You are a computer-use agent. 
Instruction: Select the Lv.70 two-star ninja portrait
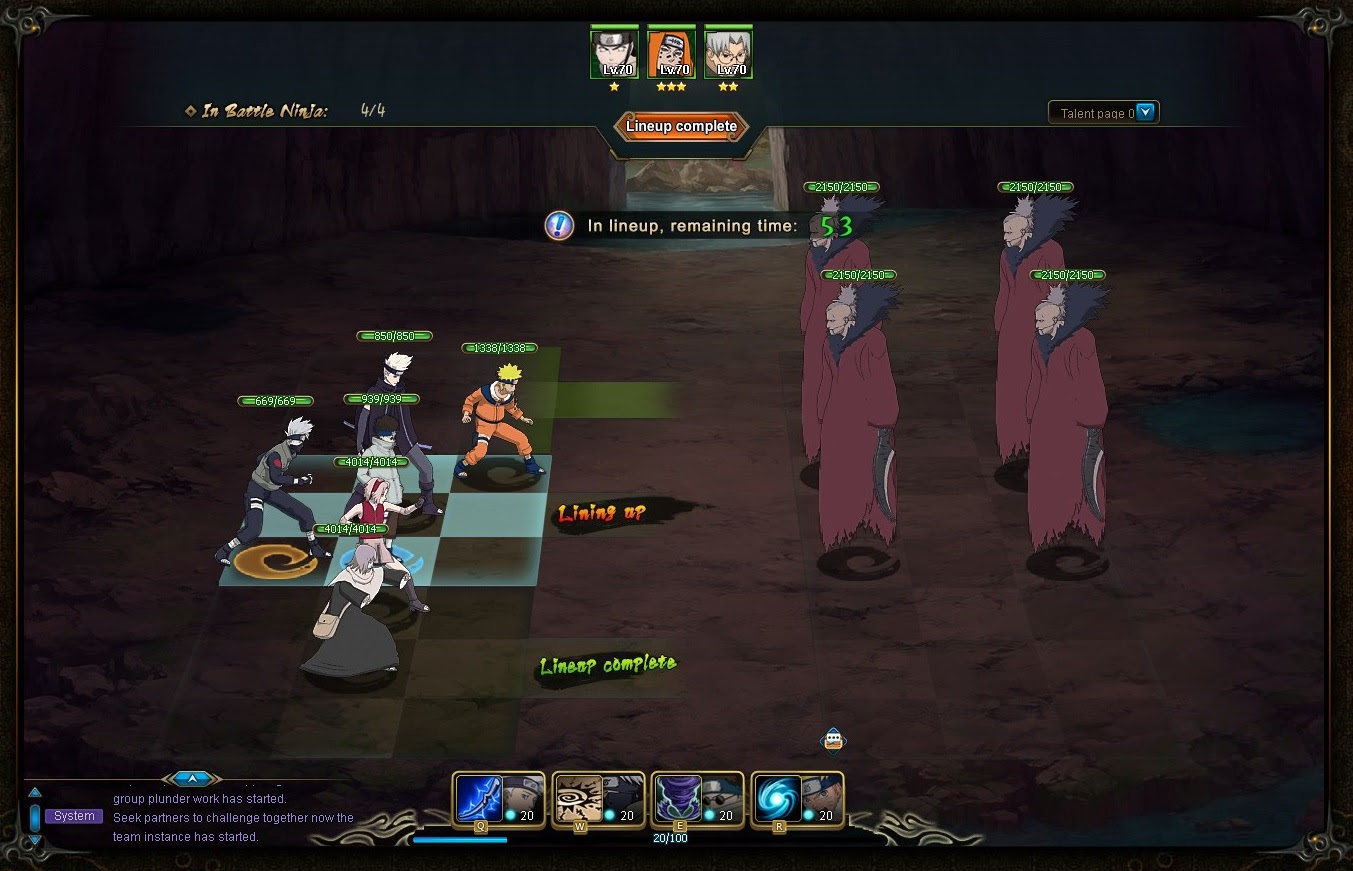(x=728, y=50)
